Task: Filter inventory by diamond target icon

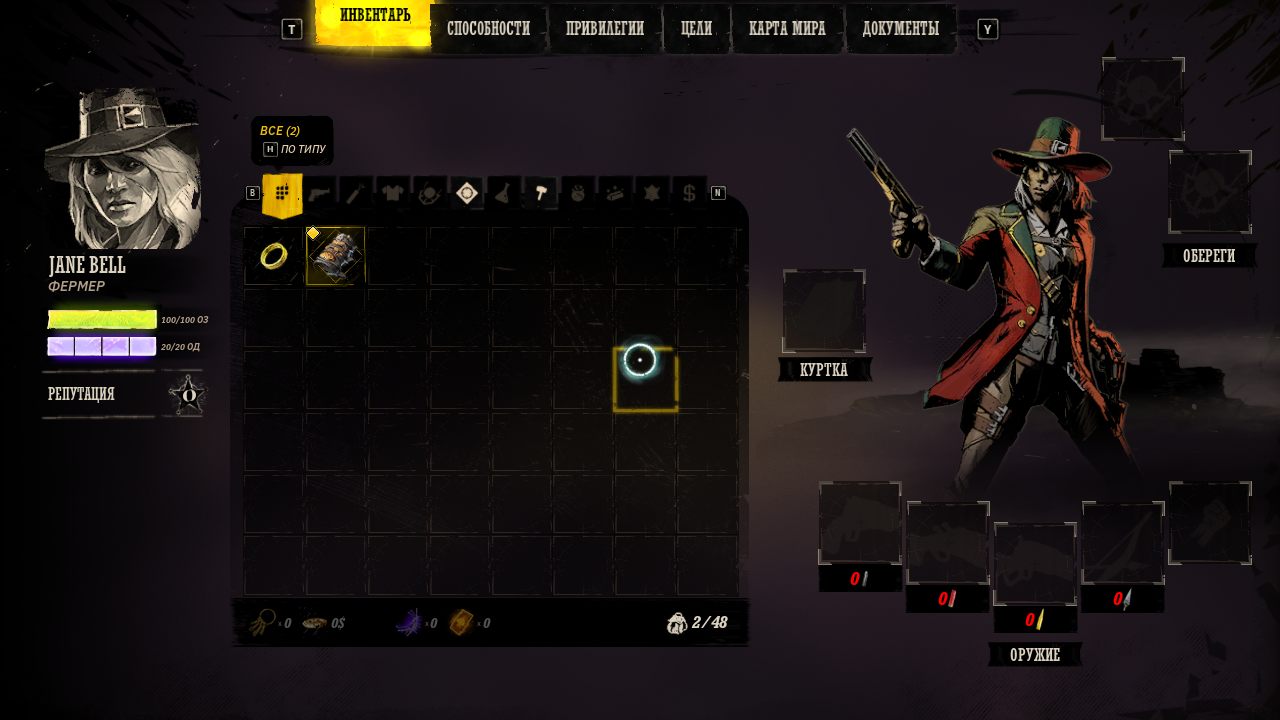Action: pos(466,192)
